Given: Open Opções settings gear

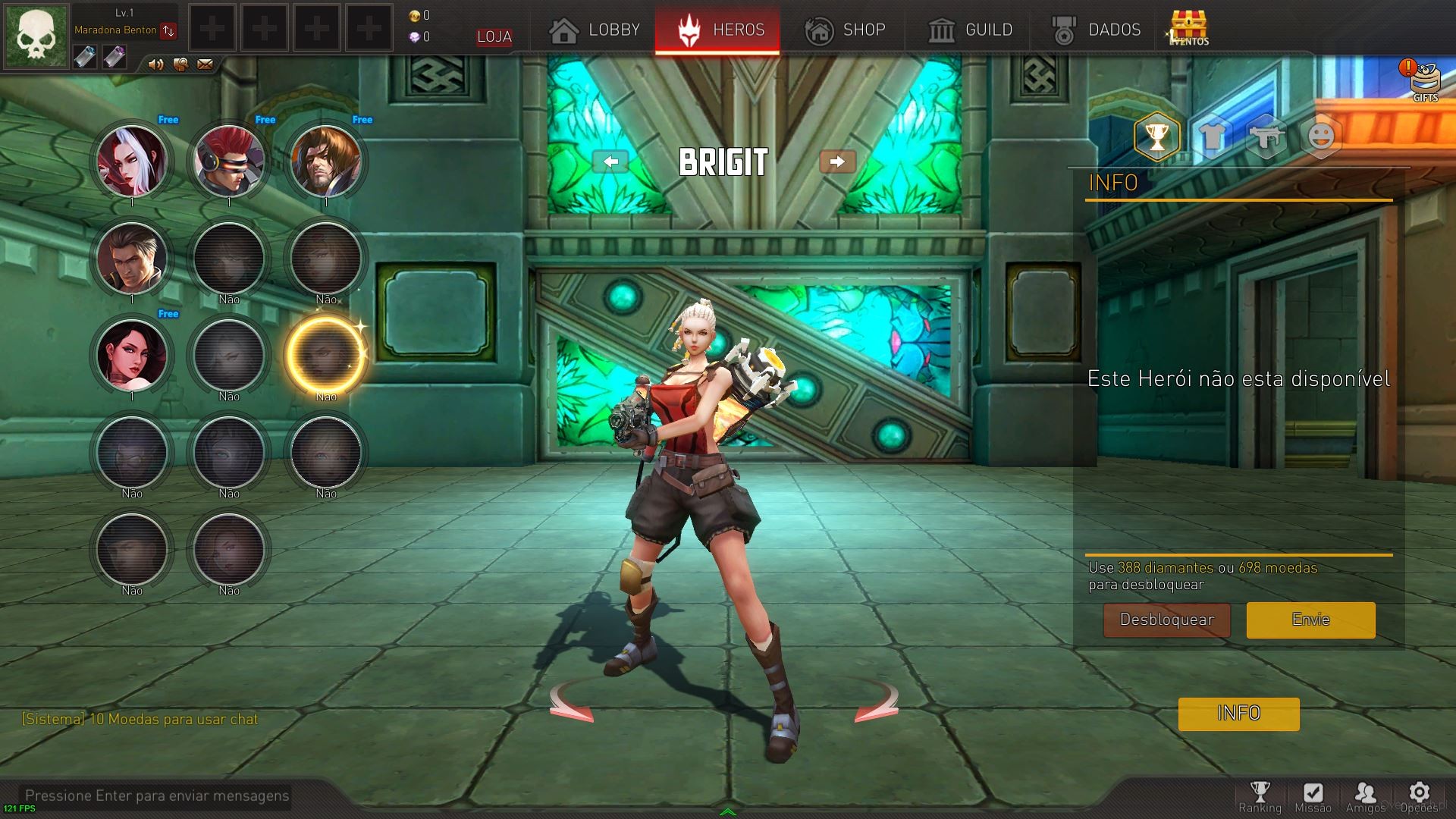Looking at the screenshot, I should pos(1419,796).
